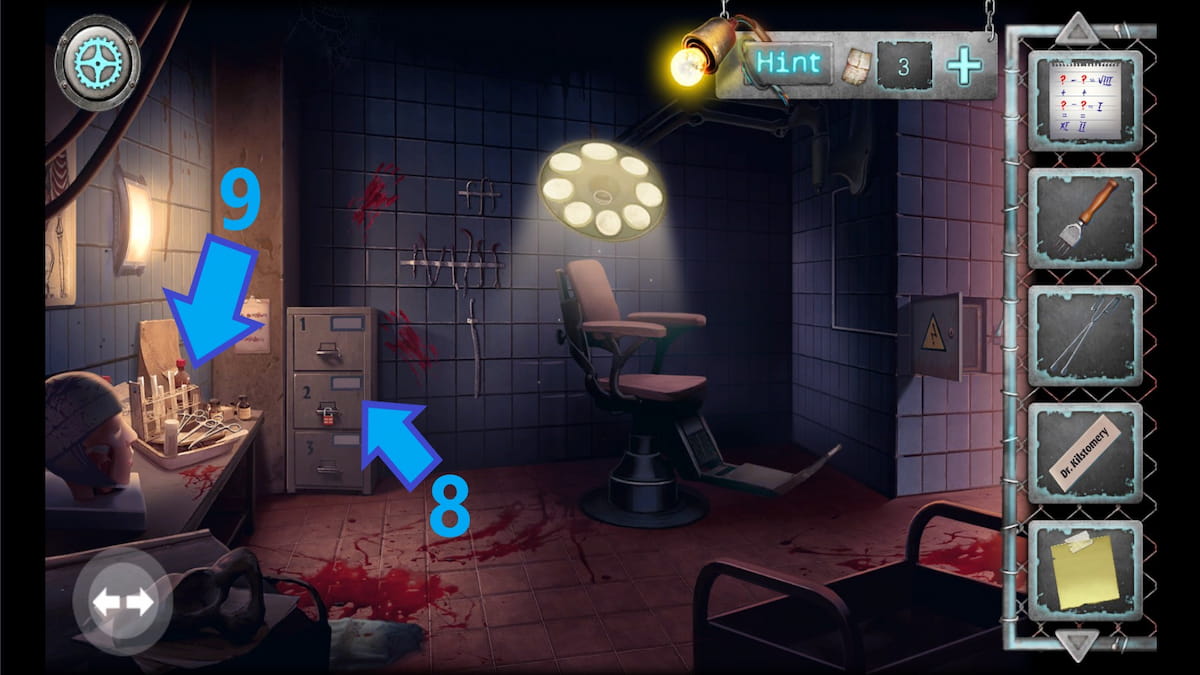Viewport: 1200px width, 675px height.
Task: Move inventory list up with top arrow
Action: pyautogui.click(x=1077, y=27)
